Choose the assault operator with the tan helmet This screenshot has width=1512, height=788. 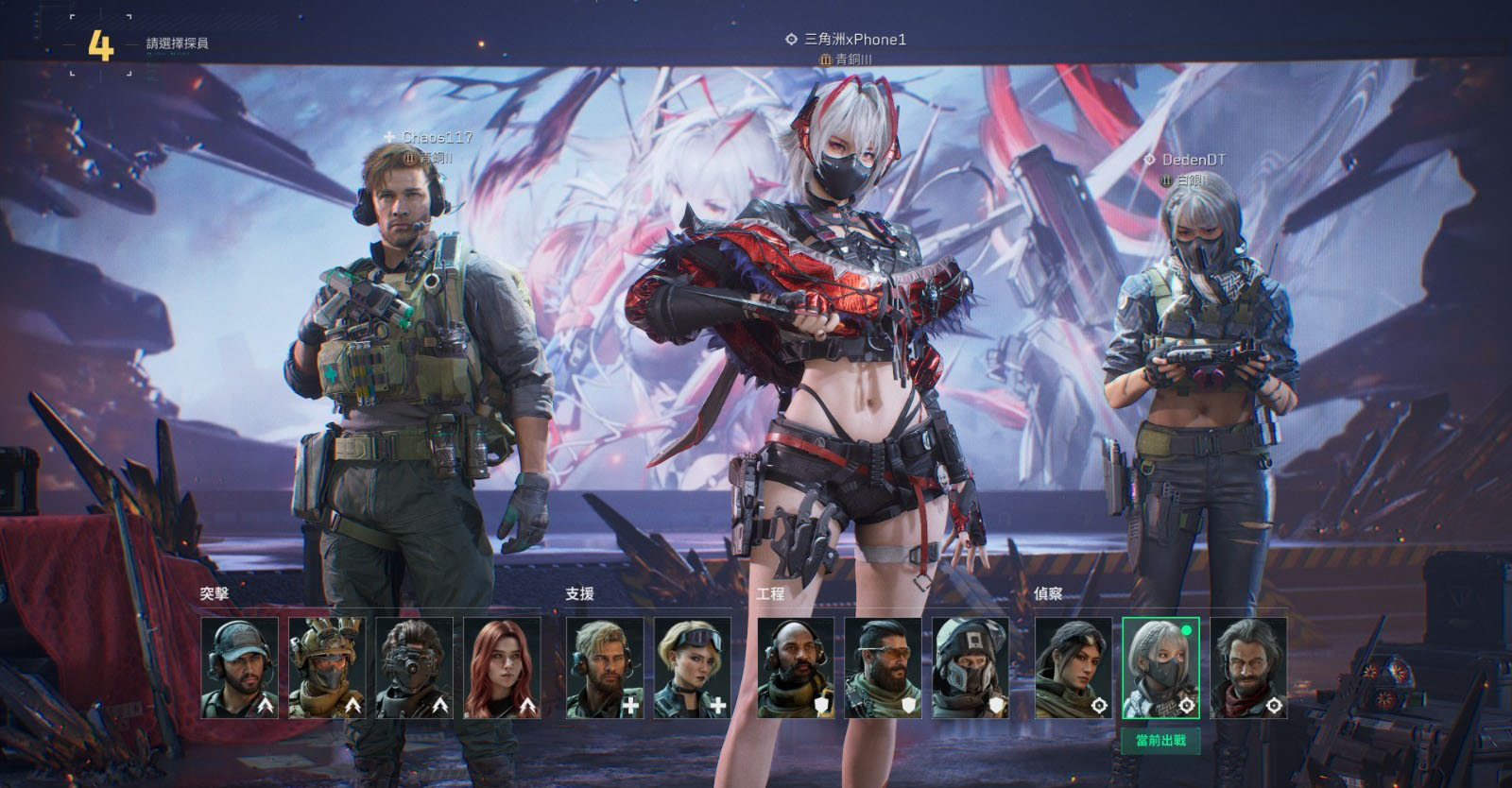[327, 668]
